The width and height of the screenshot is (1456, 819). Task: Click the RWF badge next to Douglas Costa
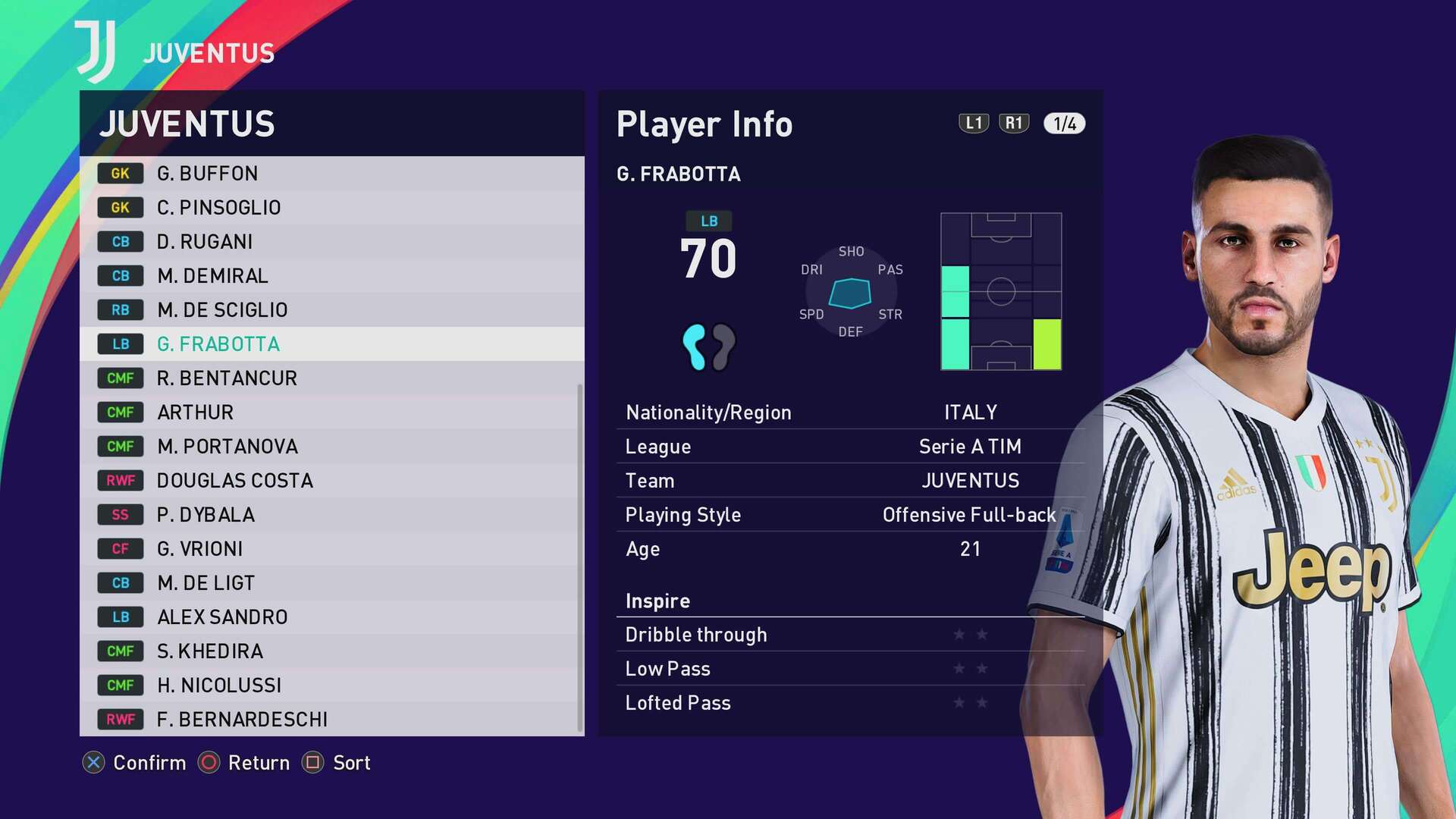click(120, 480)
